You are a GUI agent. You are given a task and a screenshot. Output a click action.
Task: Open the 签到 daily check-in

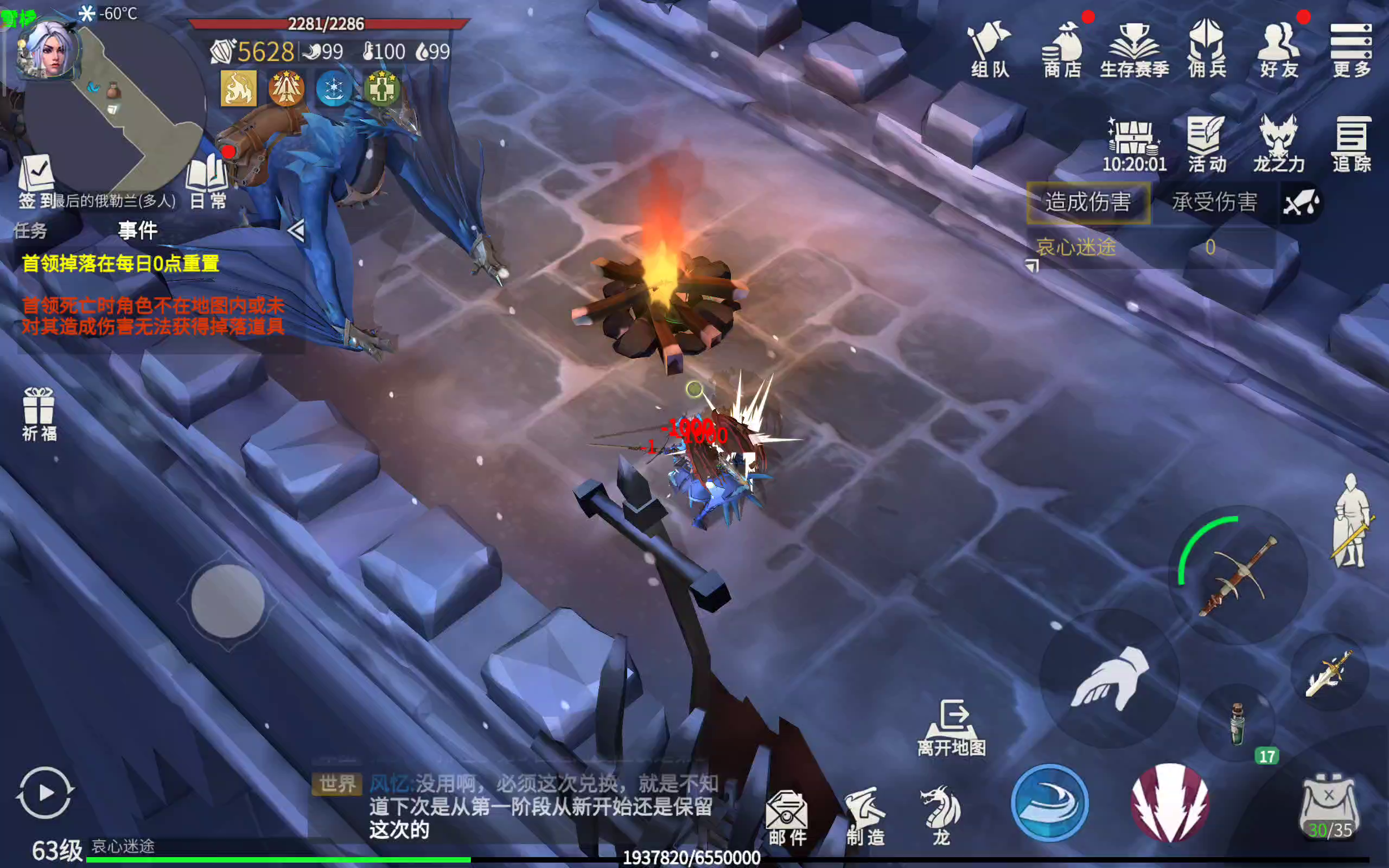(36, 181)
